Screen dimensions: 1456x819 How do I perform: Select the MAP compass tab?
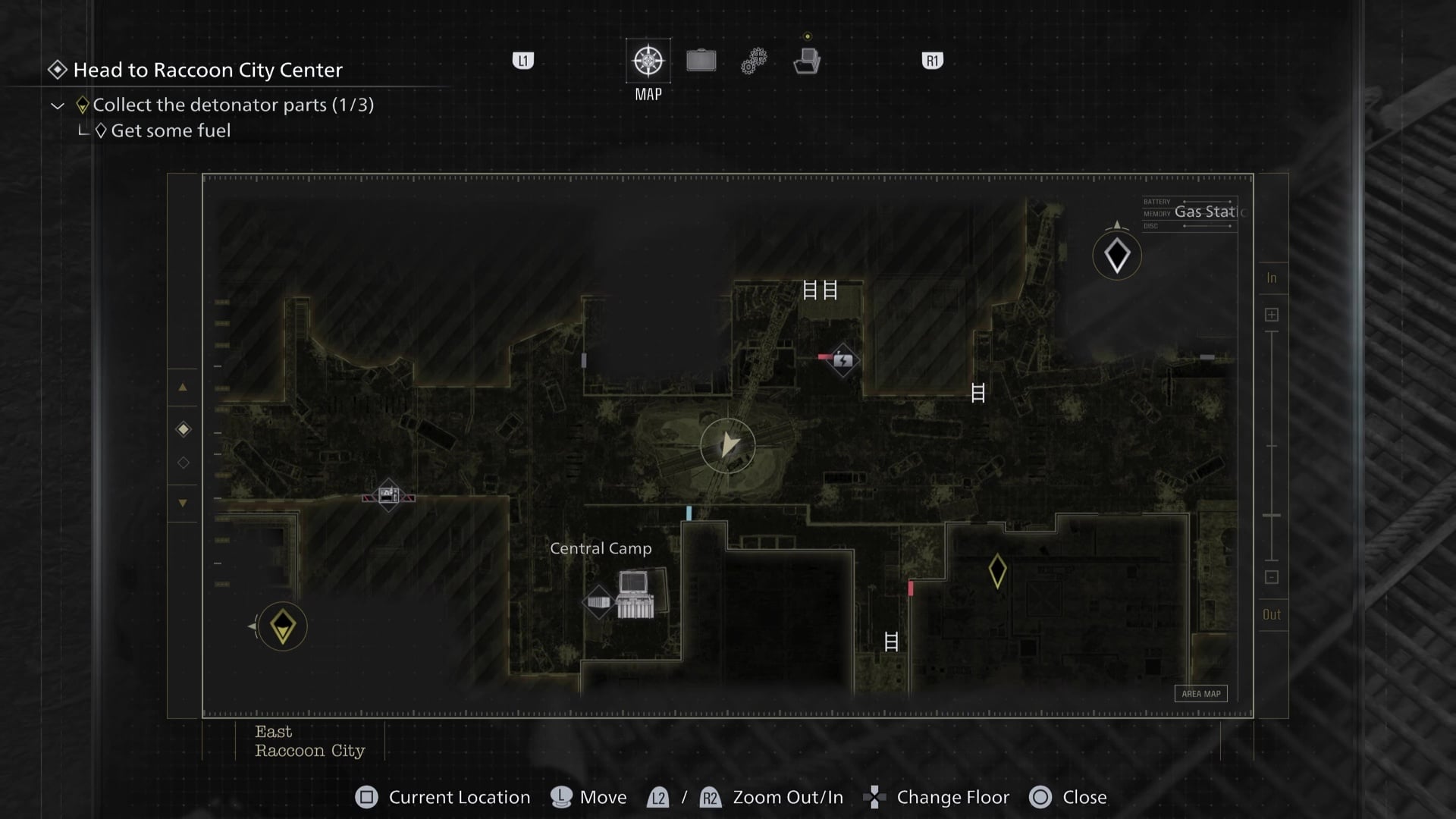648,61
